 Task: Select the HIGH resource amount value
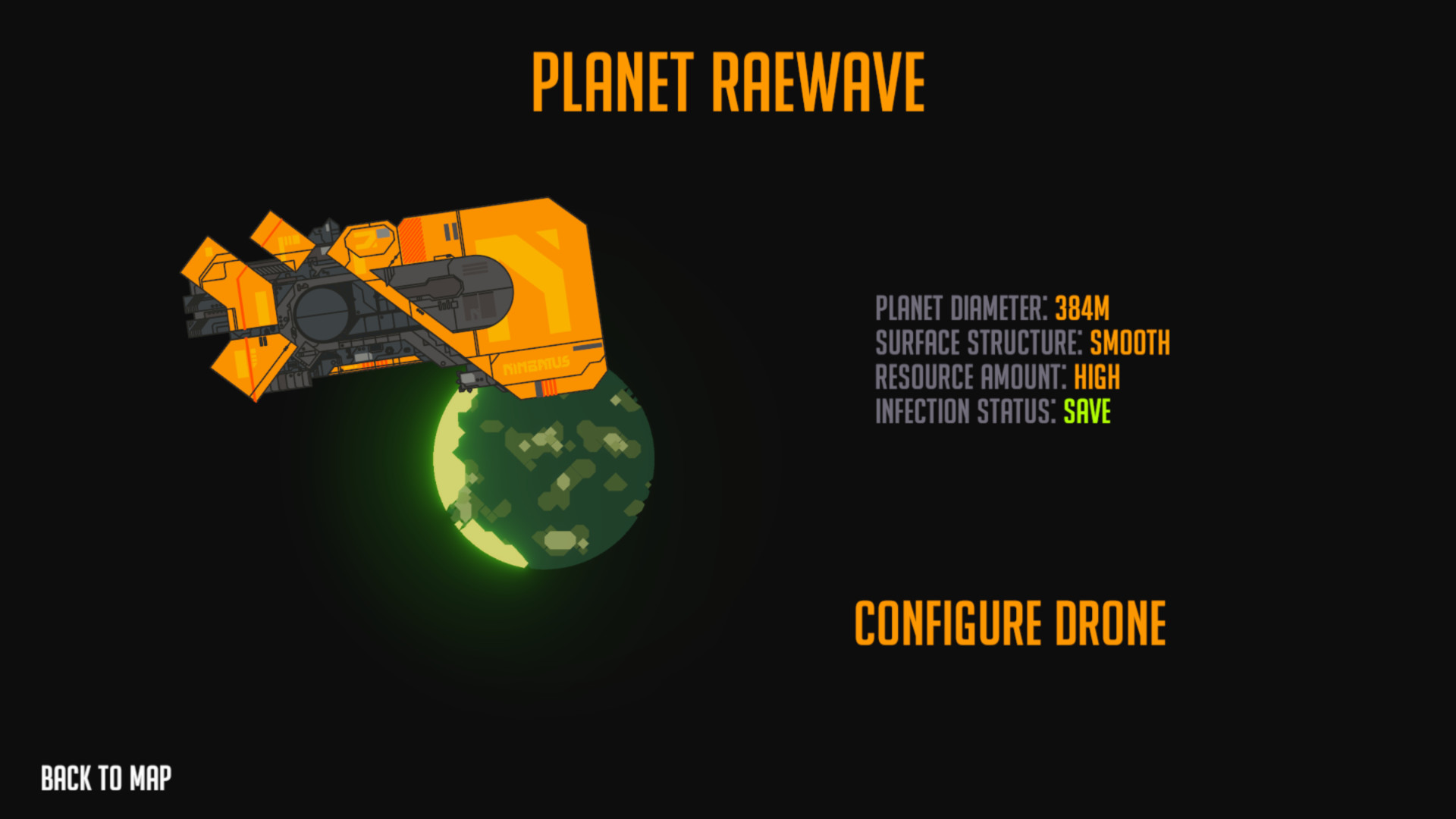pos(1097,377)
